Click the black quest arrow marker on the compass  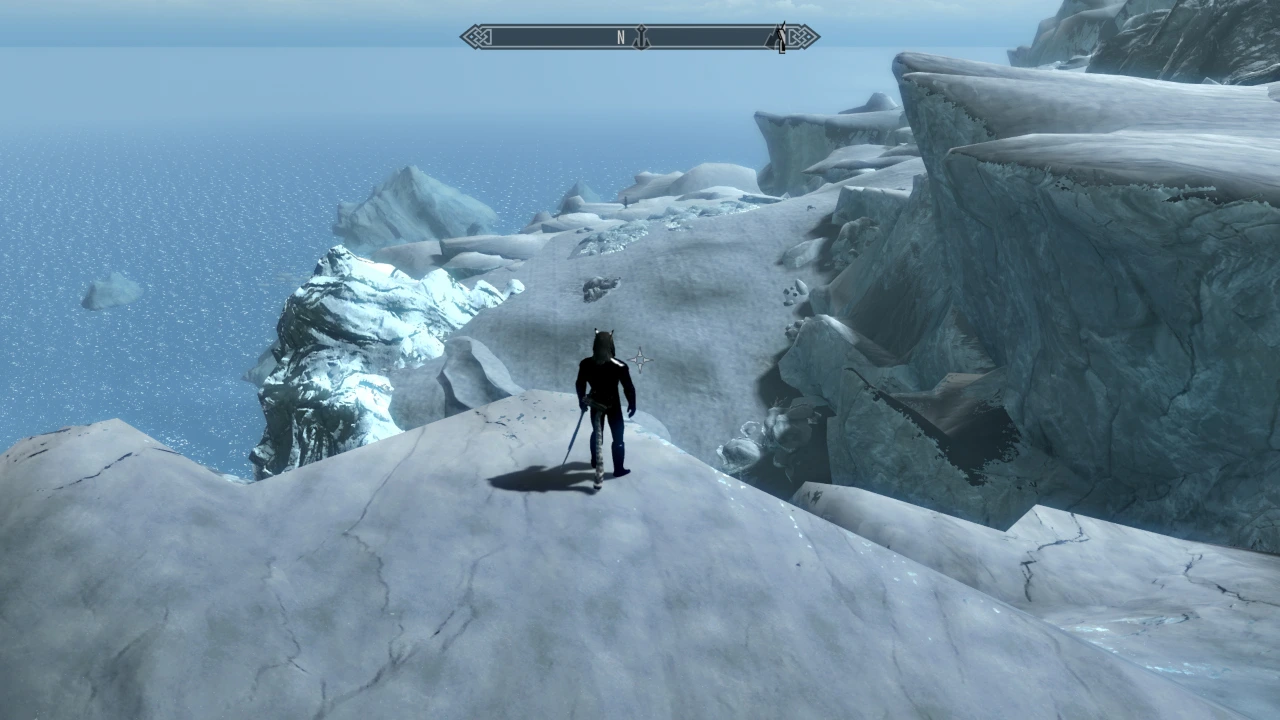(783, 35)
